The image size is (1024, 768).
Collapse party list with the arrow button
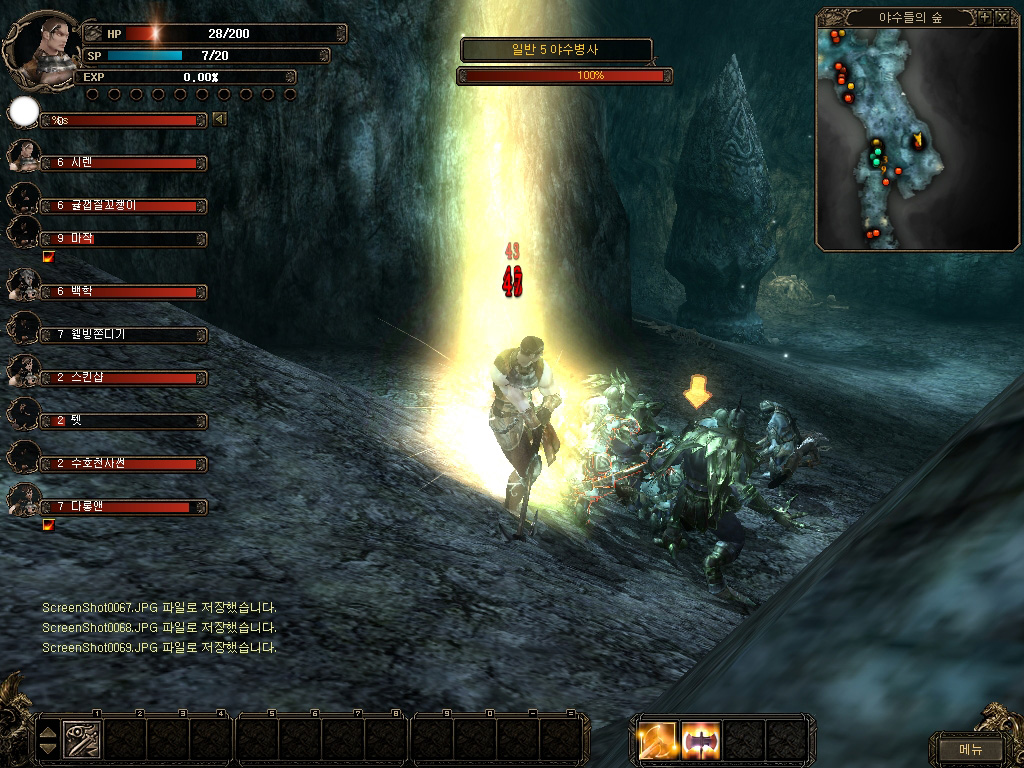point(219,120)
